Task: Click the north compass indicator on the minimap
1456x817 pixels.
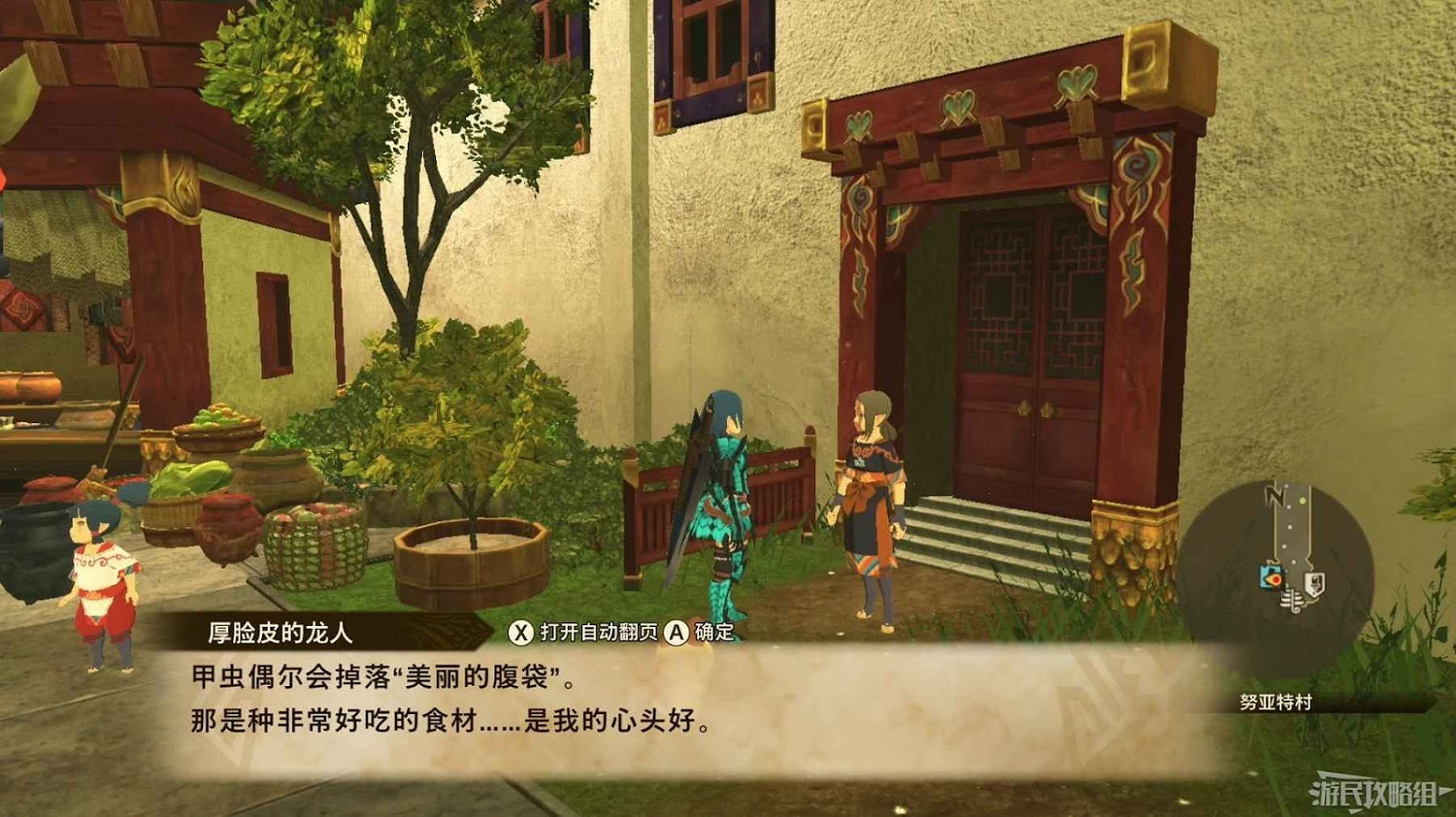Action: click(x=1274, y=495)
